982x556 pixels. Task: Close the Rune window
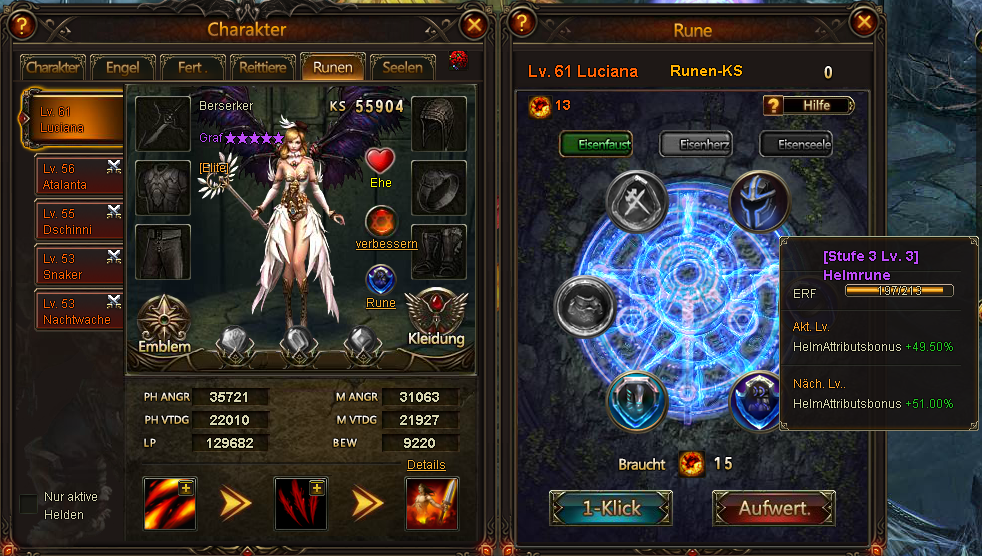point(864,24)
